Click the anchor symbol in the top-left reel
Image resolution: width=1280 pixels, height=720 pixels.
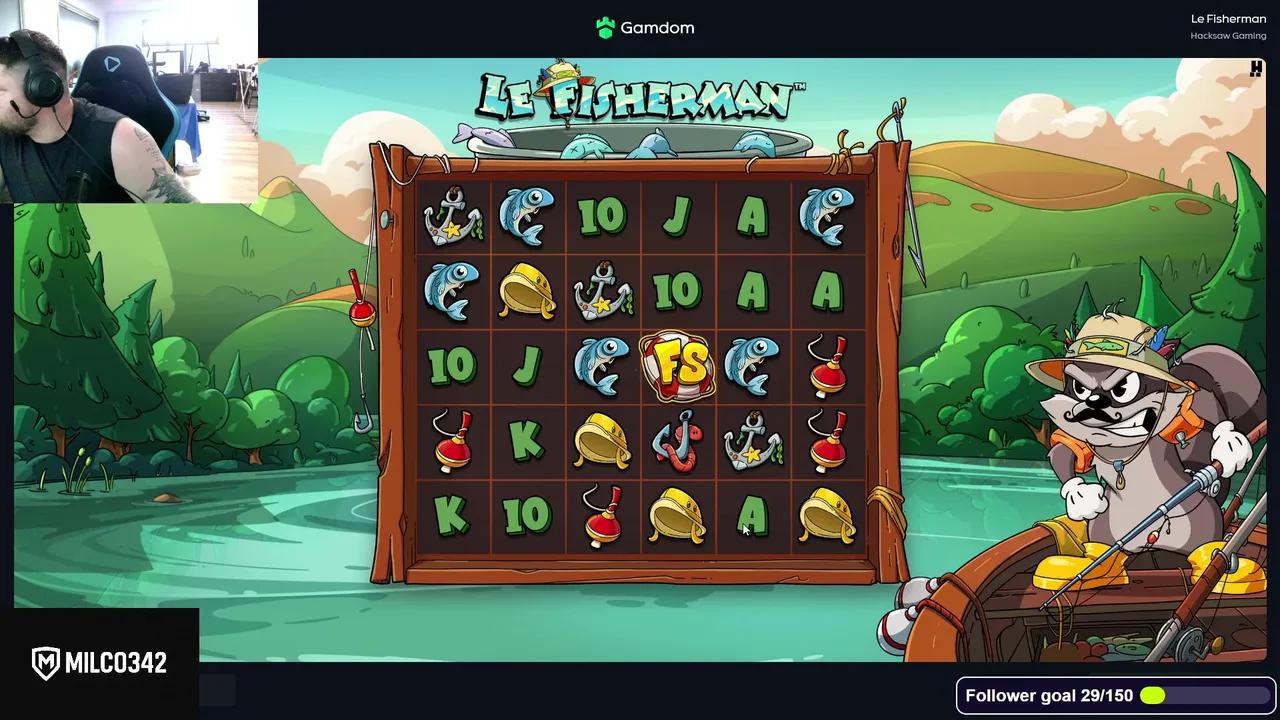(453, 217)
